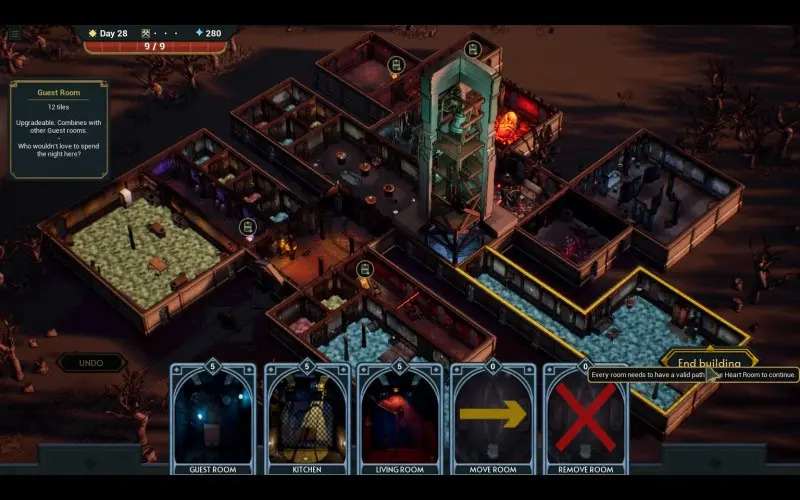800x500 pixels.
Task: Open the hamburger menu icon
Action: [x=14, y=33]
